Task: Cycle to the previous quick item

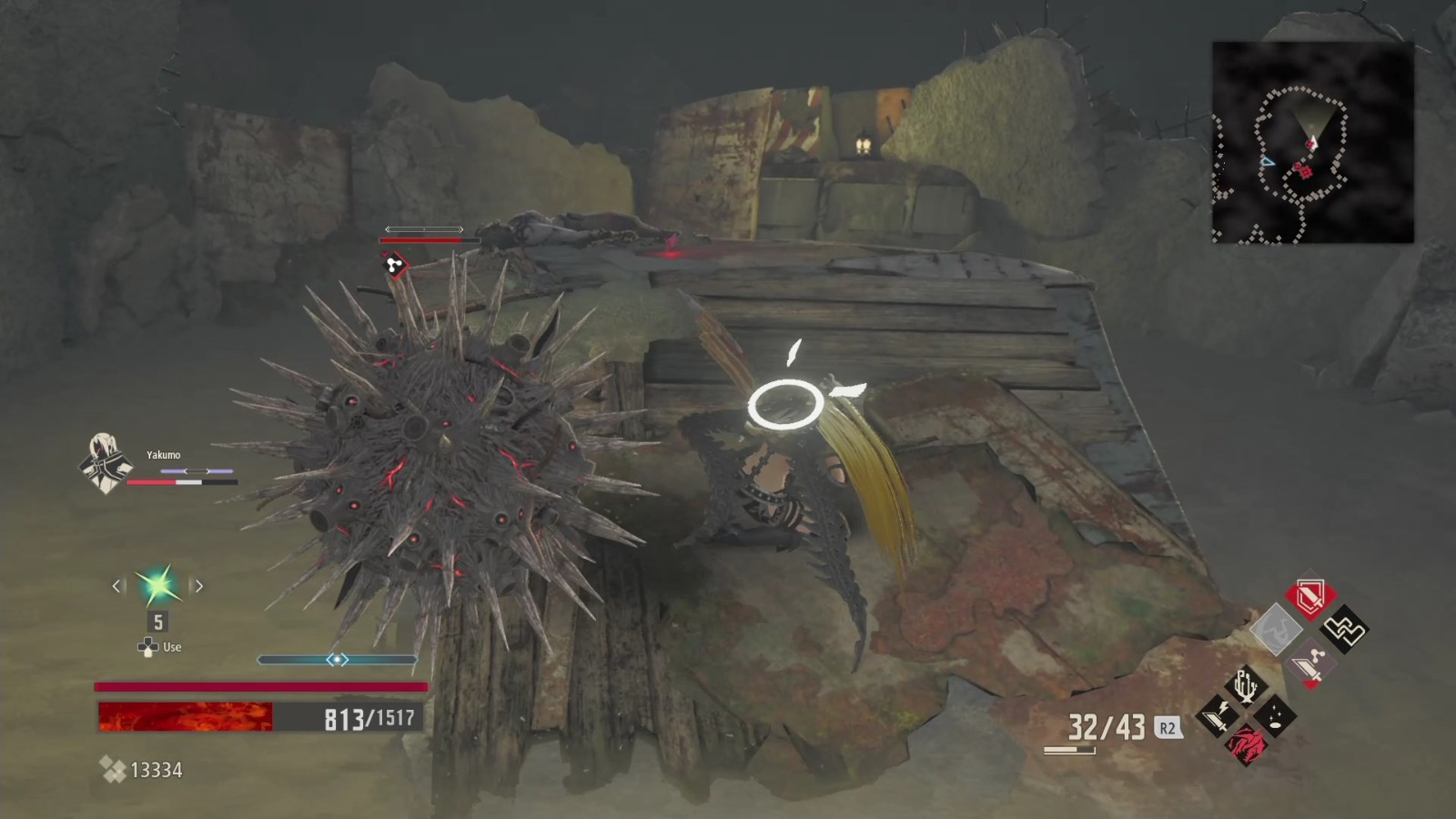Action: 116,587
